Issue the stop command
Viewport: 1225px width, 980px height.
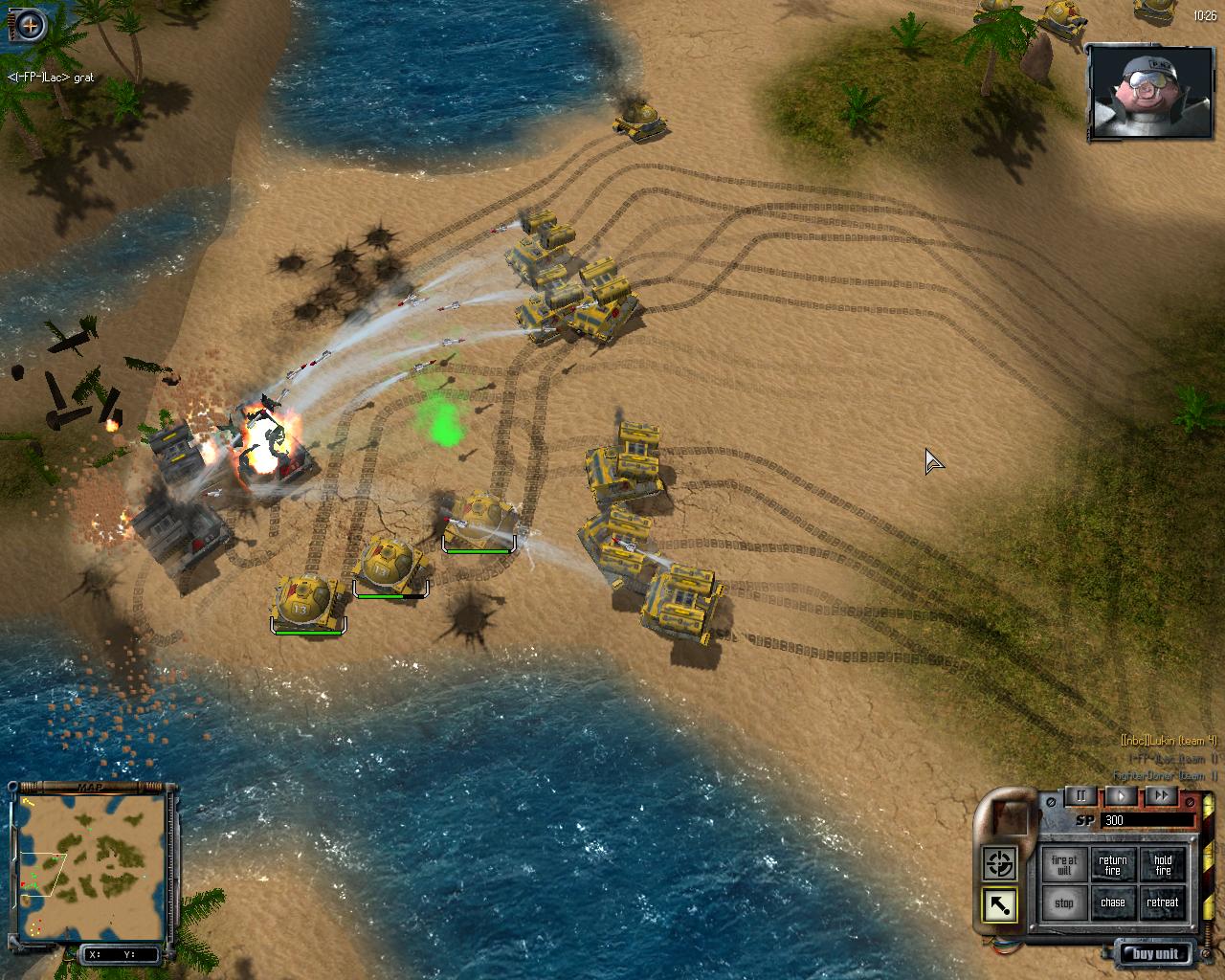[x=1064, y=902]
